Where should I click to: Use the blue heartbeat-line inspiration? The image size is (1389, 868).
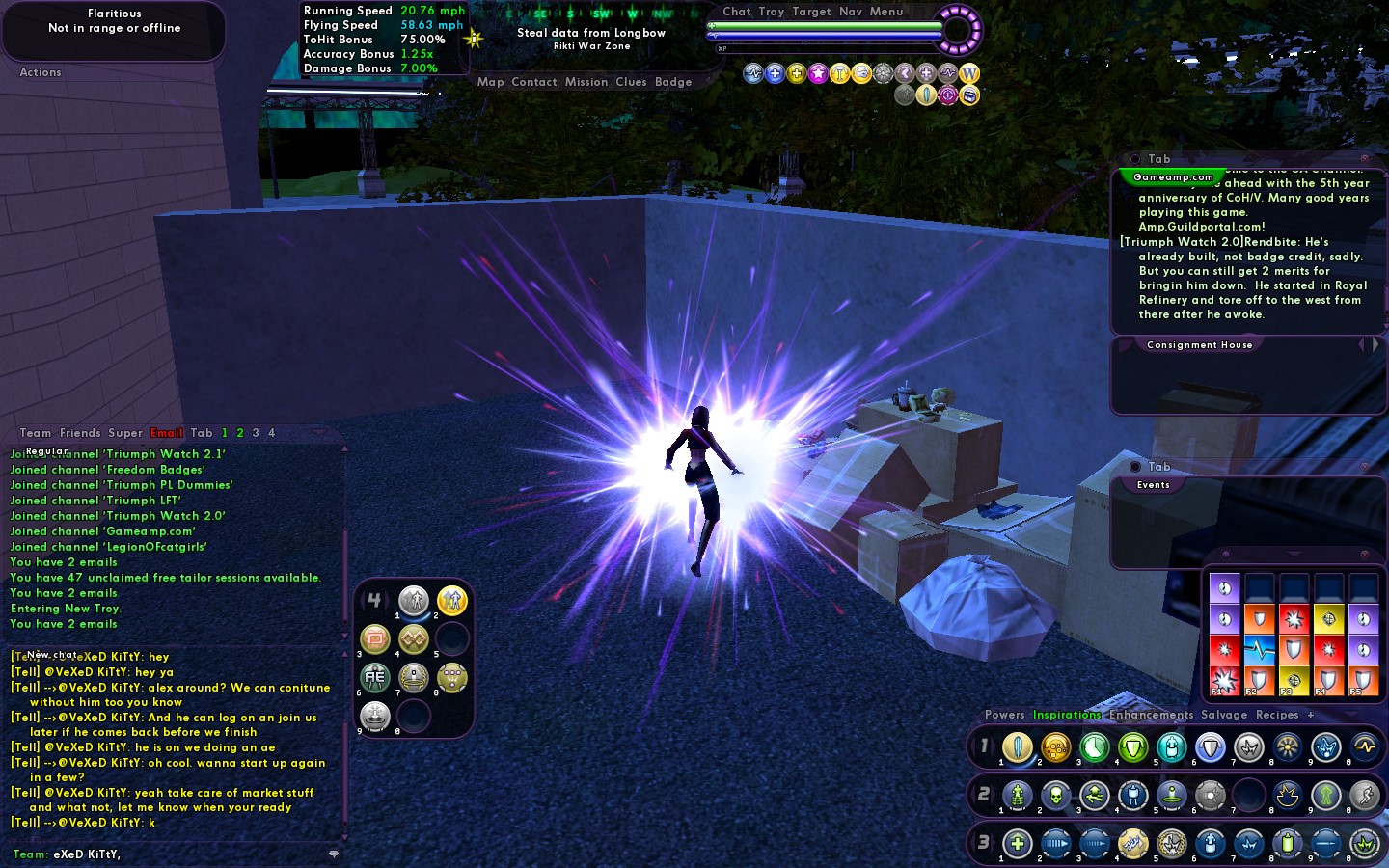[1259, 649]
